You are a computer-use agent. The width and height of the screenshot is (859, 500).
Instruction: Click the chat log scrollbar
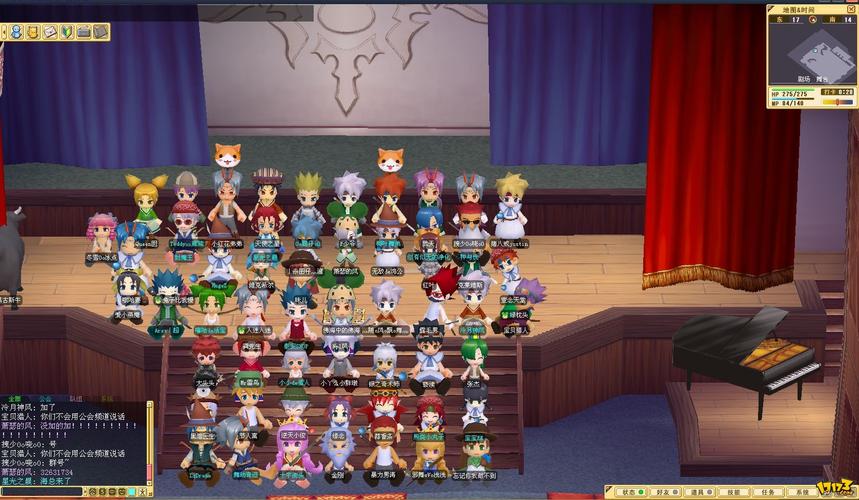click(150, 440)
